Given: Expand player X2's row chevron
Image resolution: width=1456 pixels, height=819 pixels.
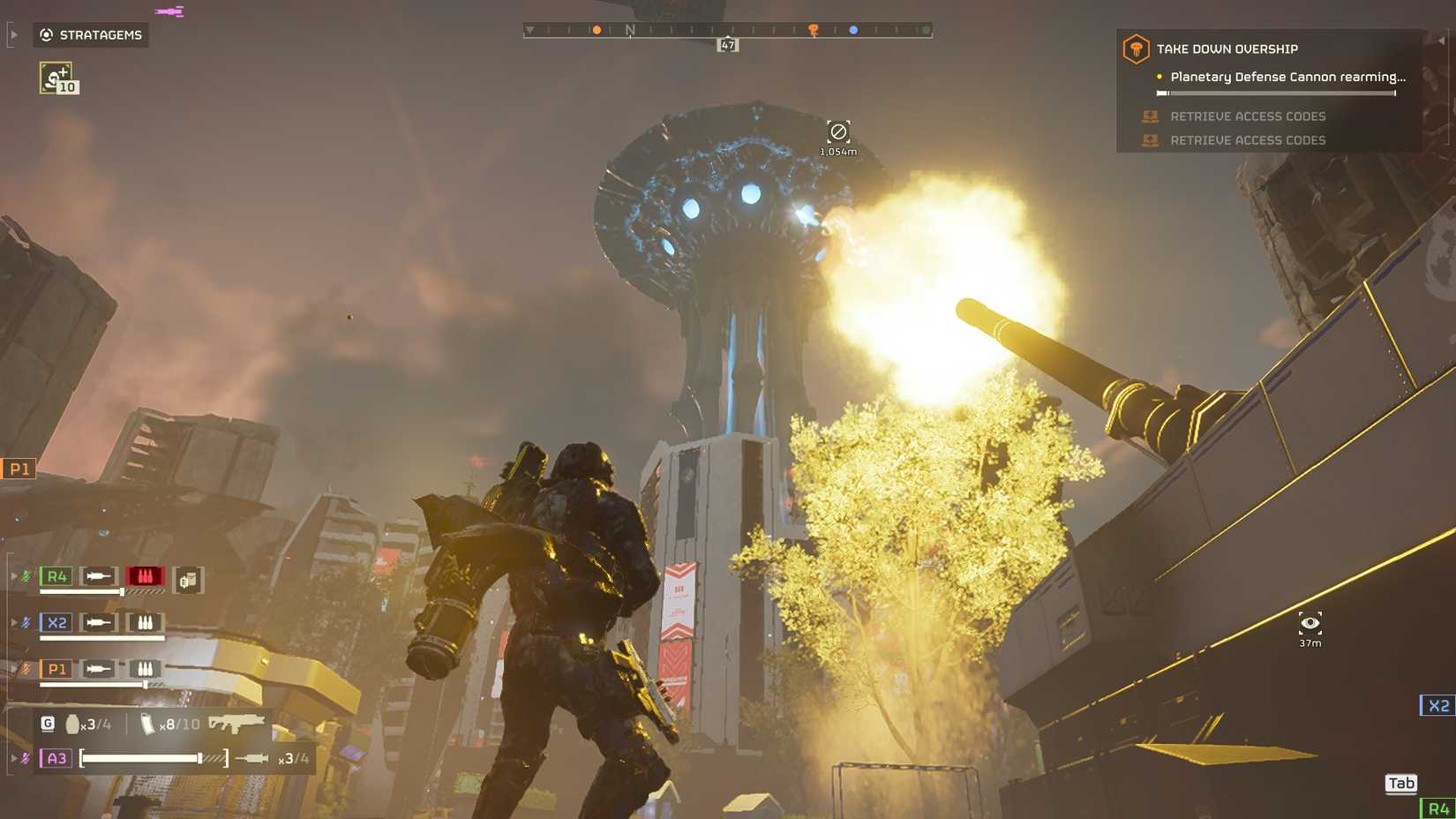Looking at the screenshot, I should (x=14, y=620).
